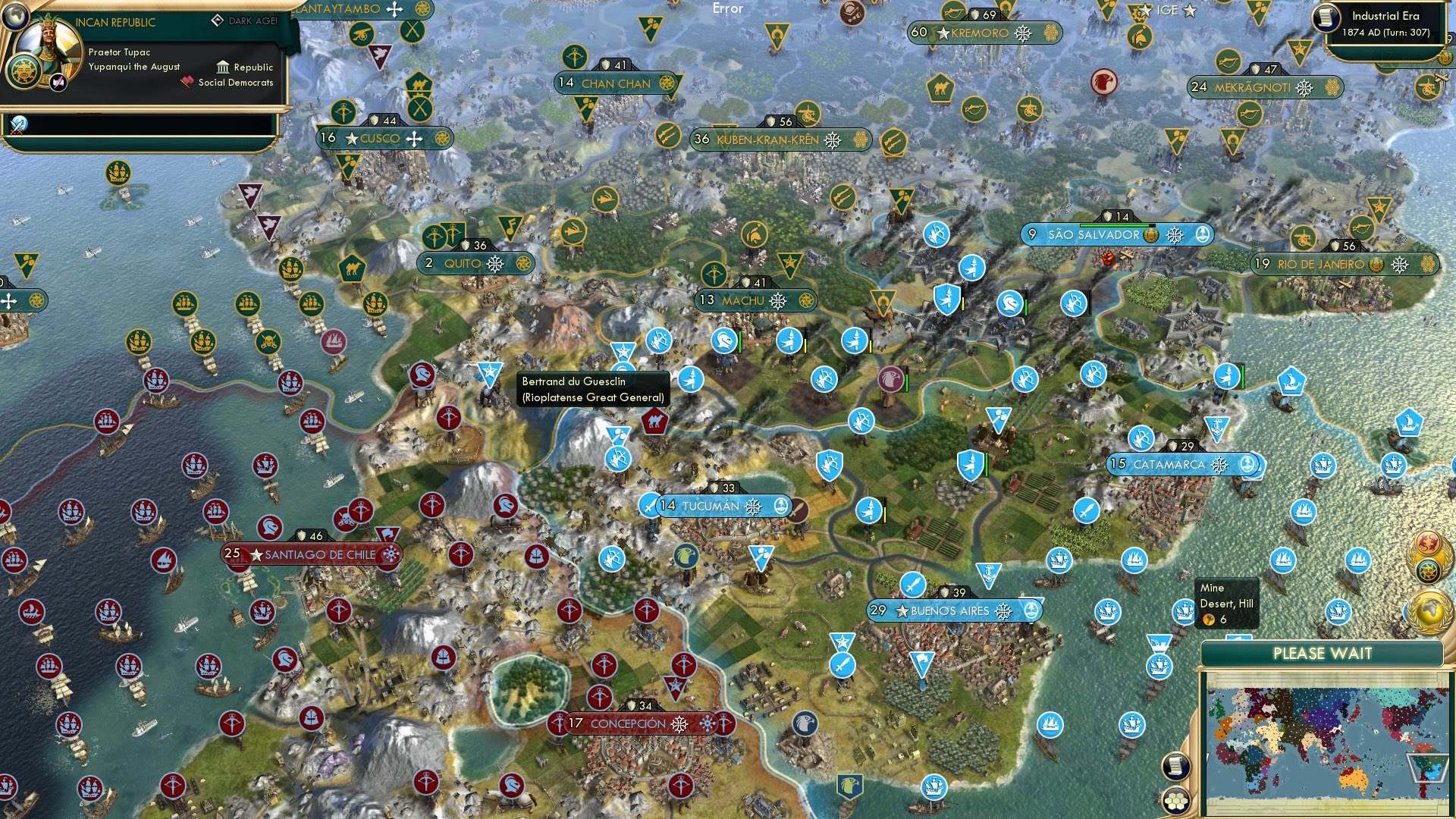Click the Cusco capital city banner
The image size is (1456, 819).
[379, 139]
